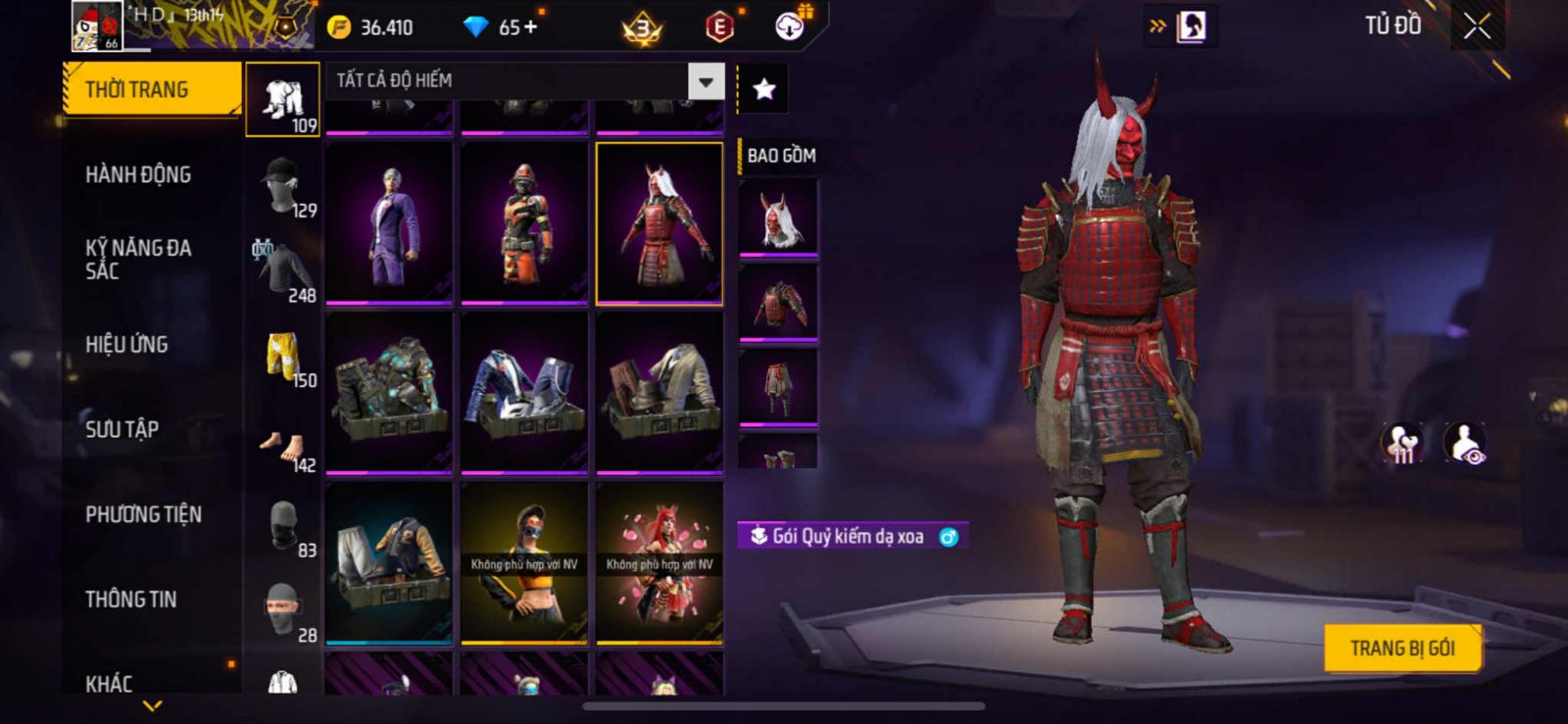Viewport: 1568px width, 724px height.
Task: Select the orange masked outfit
Action: 524,222
